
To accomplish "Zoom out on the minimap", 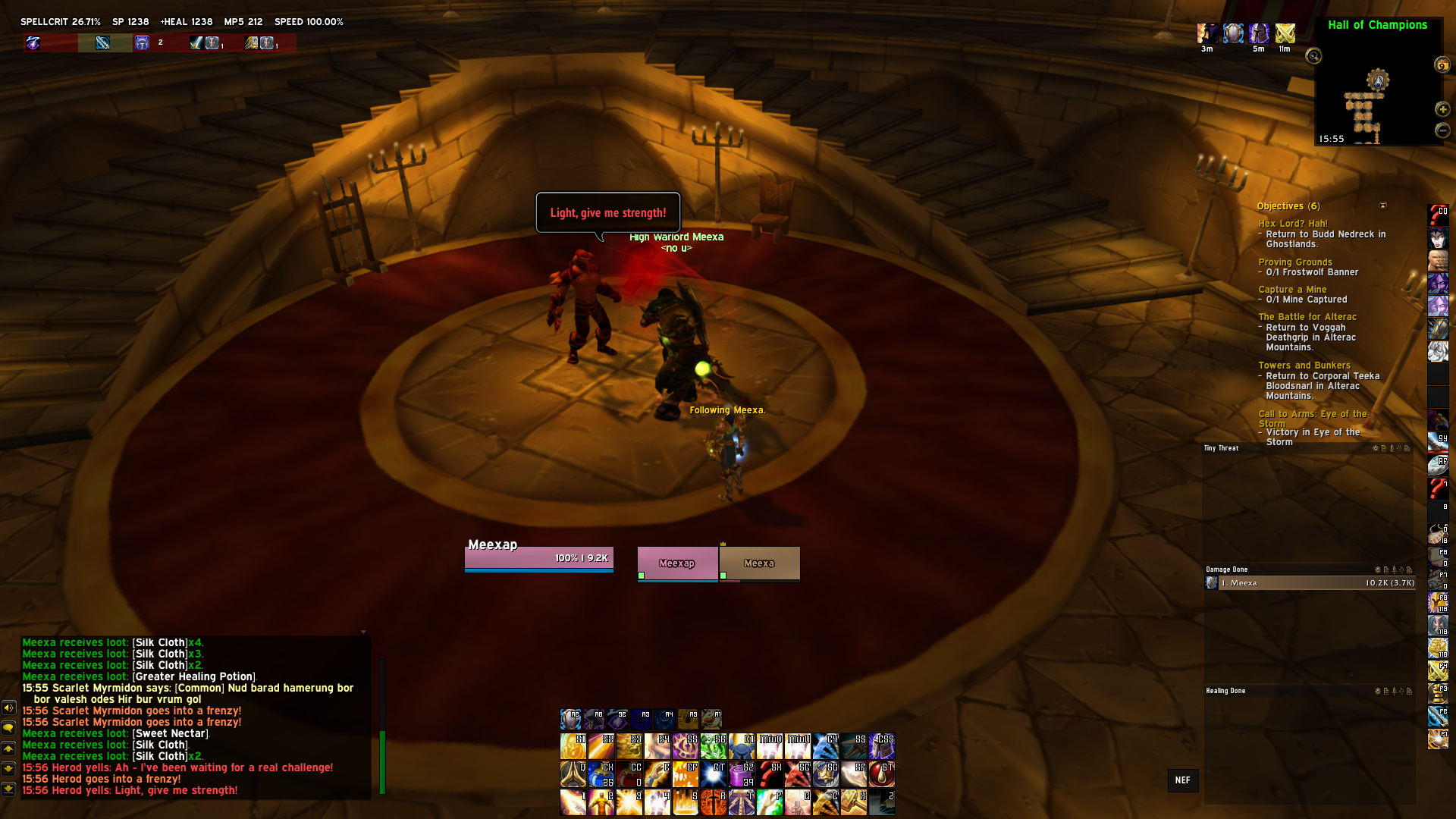I will [x=1442, y=130].
